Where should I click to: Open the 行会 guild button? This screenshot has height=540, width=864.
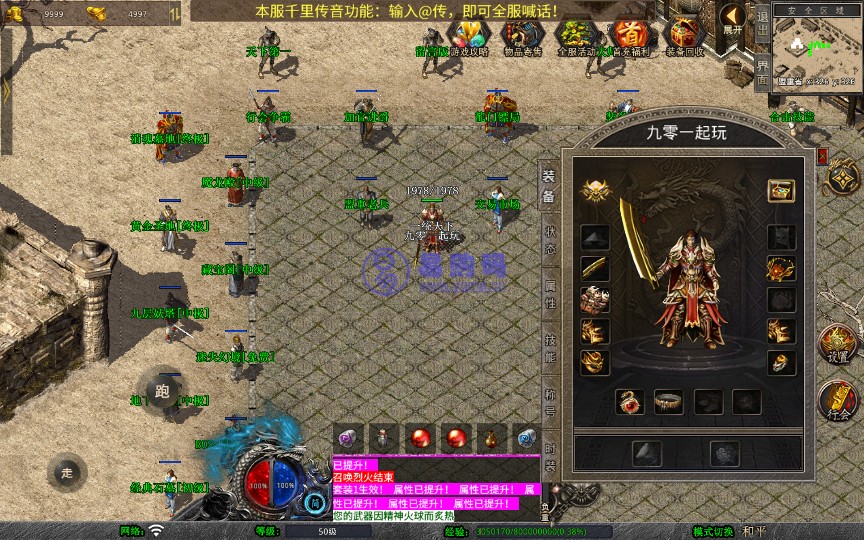tap(838, 400)
